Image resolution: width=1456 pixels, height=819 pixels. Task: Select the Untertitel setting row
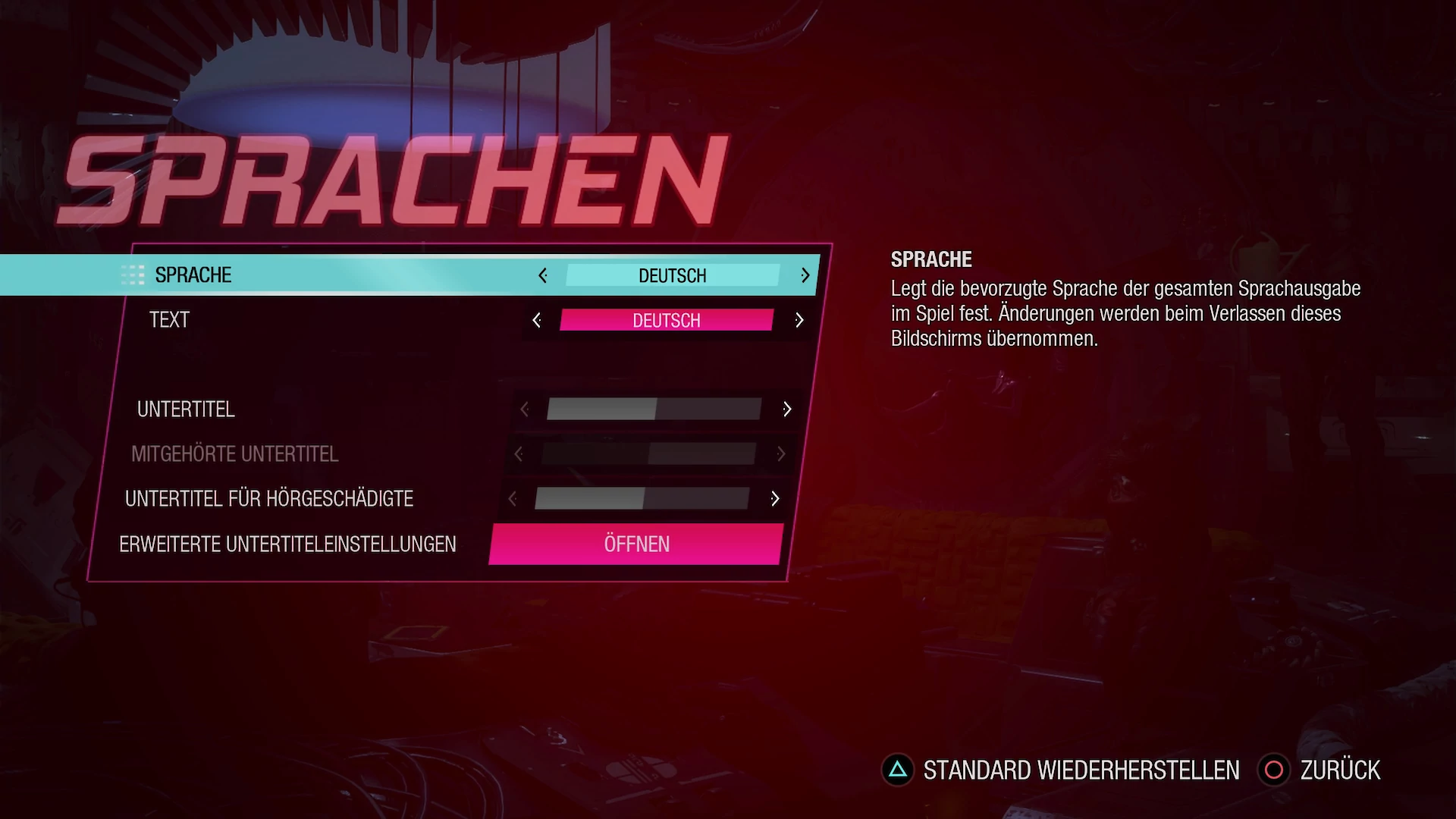pos(186,409)
